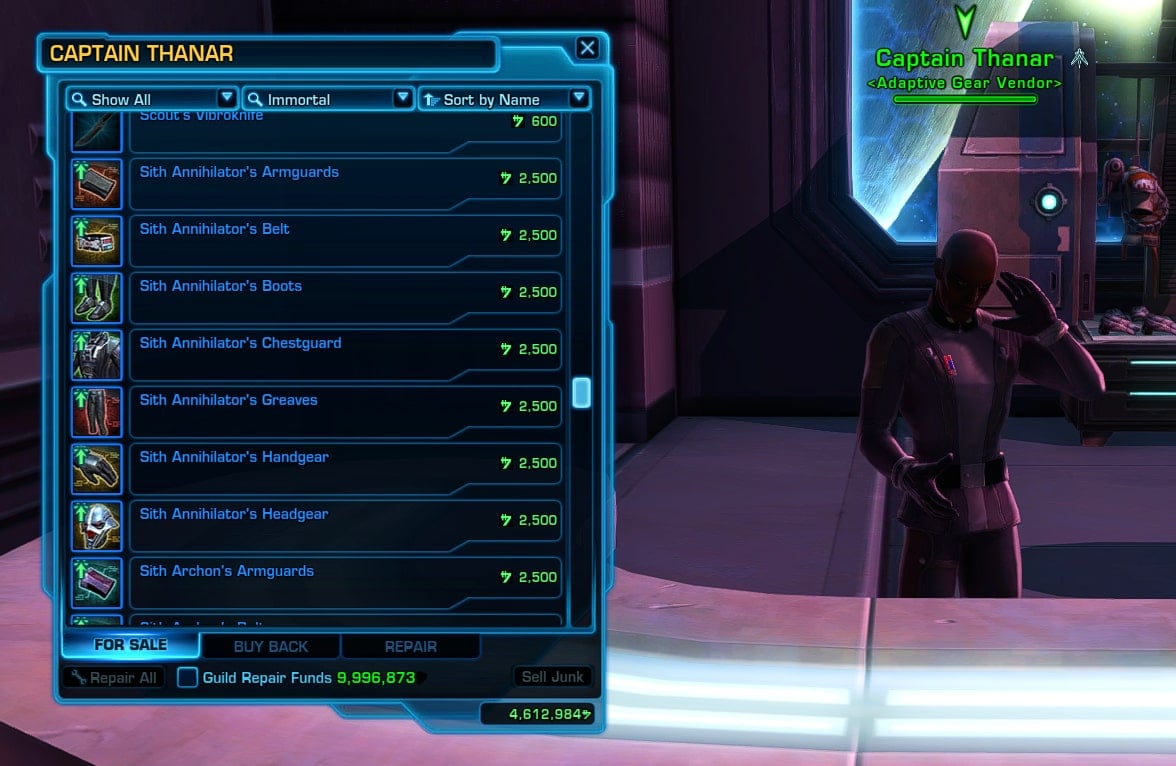This screenshot has width=1176, height=766.
Task: Click the Sith Annihilator's Greaves entry
Action: coord(345,411)
